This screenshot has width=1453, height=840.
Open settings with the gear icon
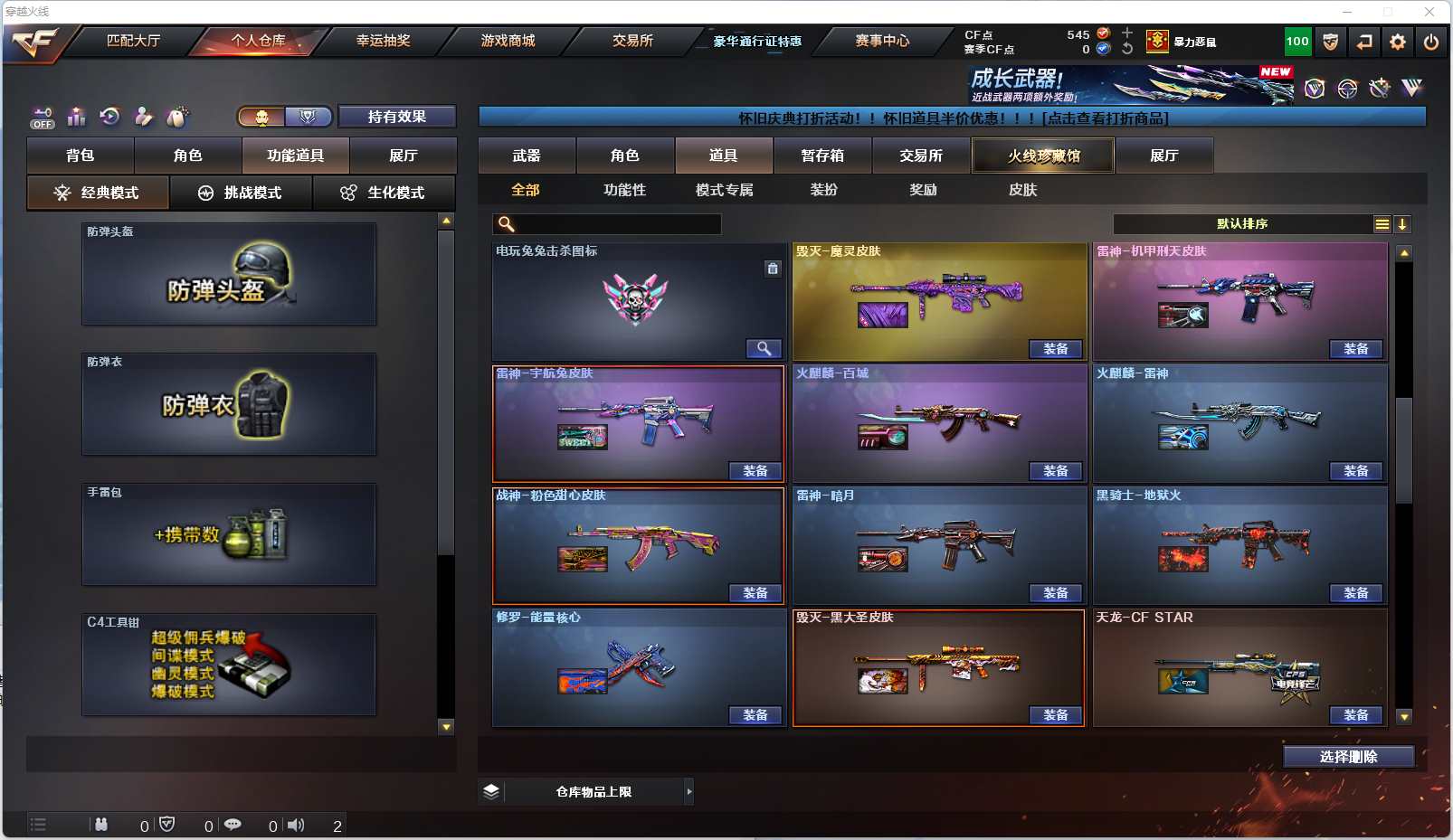tap(1398, 42)
